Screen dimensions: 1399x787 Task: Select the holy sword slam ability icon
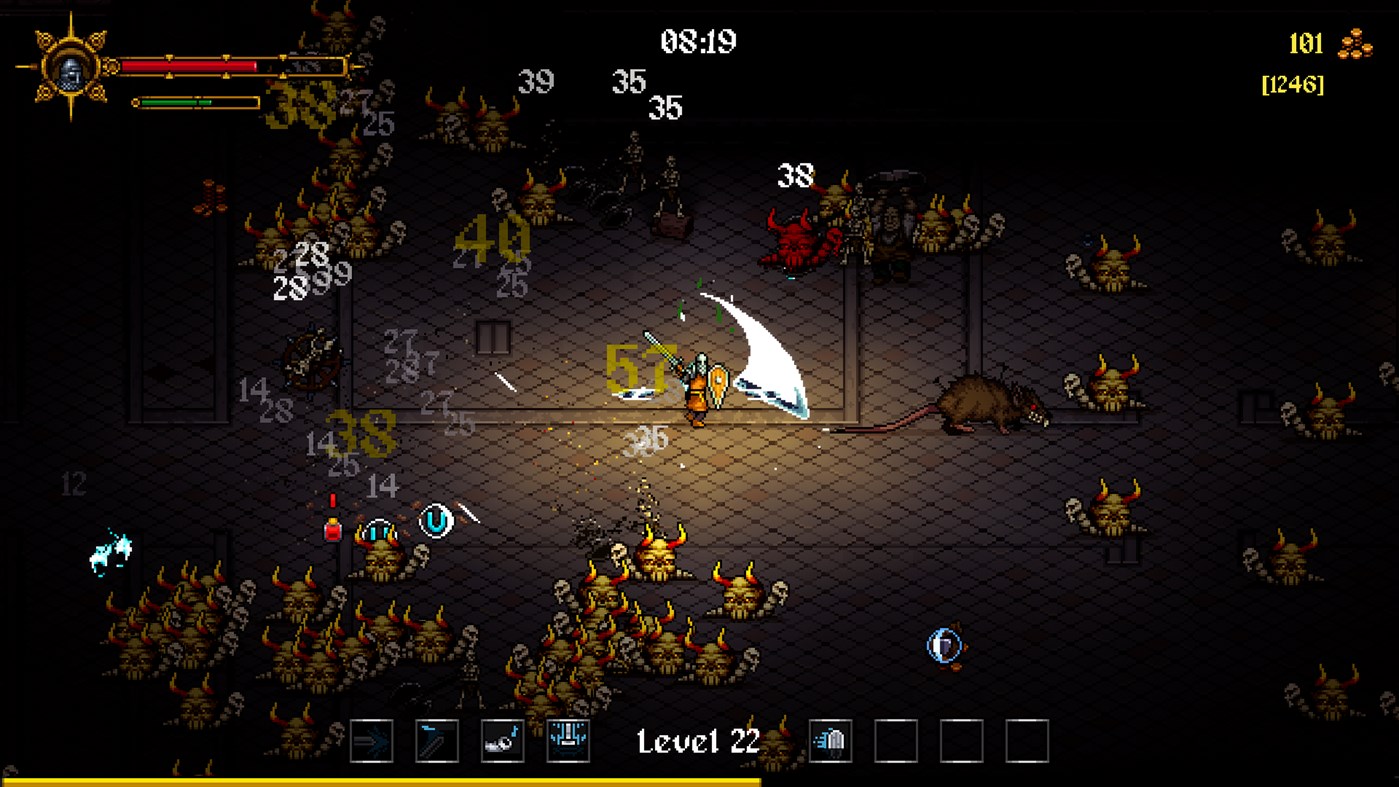tap(569, 740)
